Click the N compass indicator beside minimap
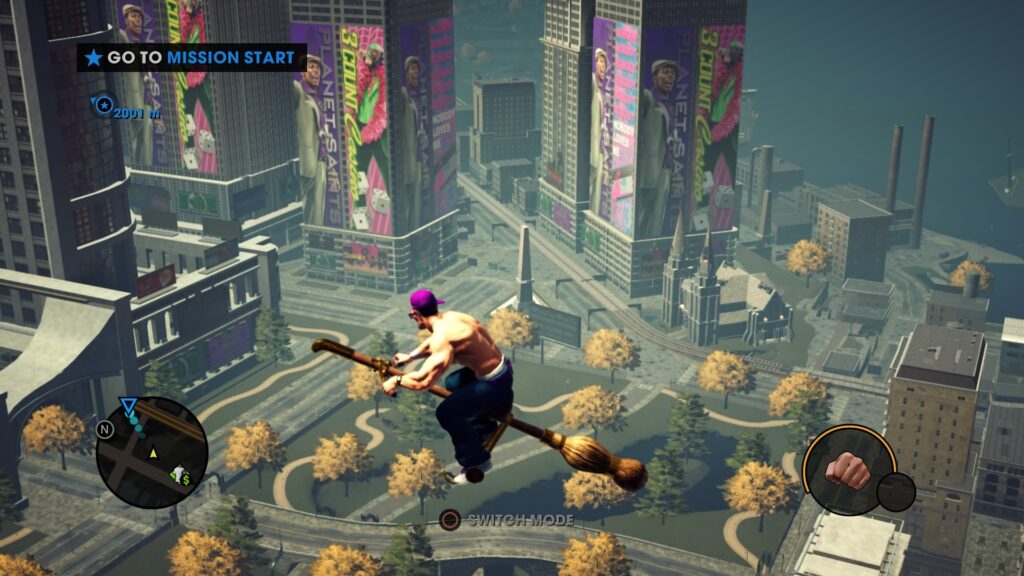 point(105,429)
